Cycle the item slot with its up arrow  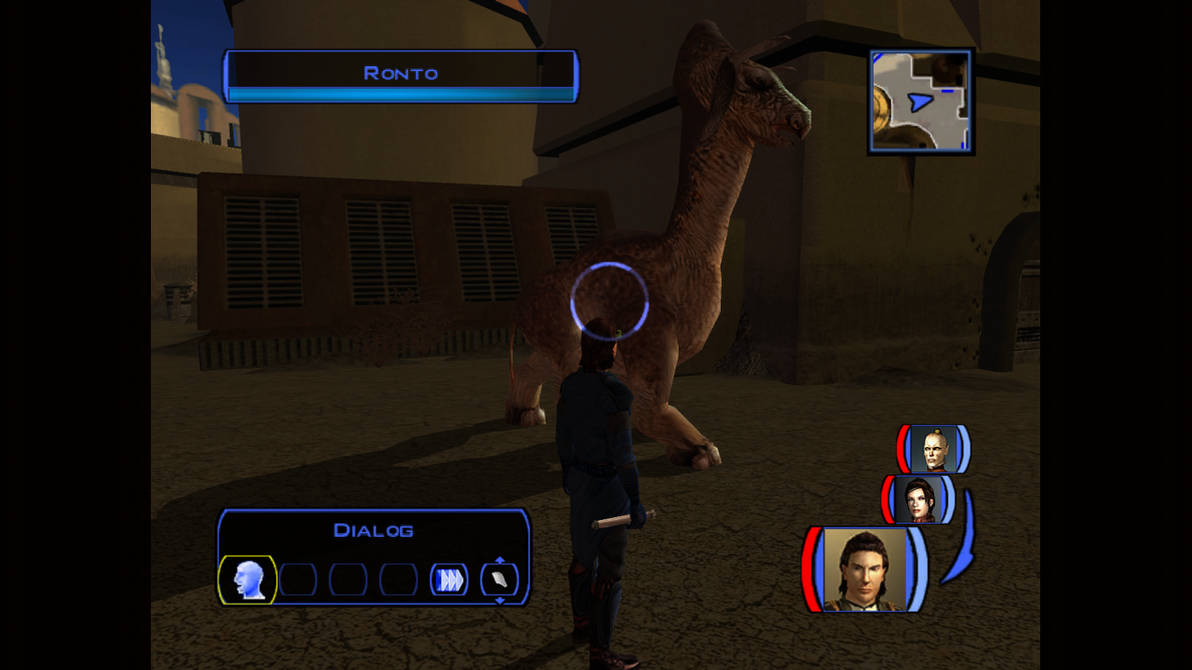500,560
